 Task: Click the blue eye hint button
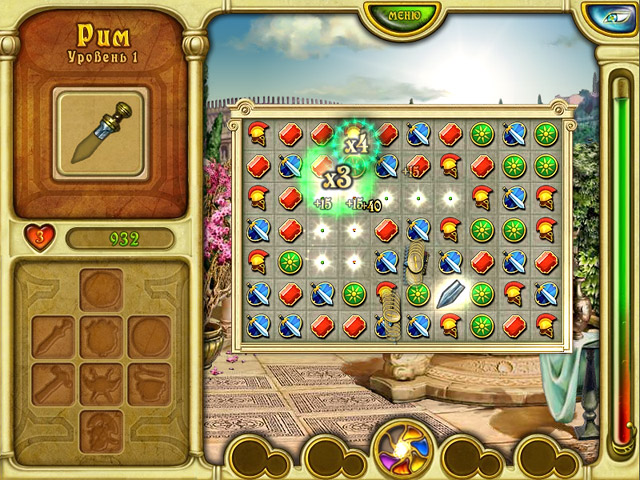pyautogui.click(x=608, y=17)
